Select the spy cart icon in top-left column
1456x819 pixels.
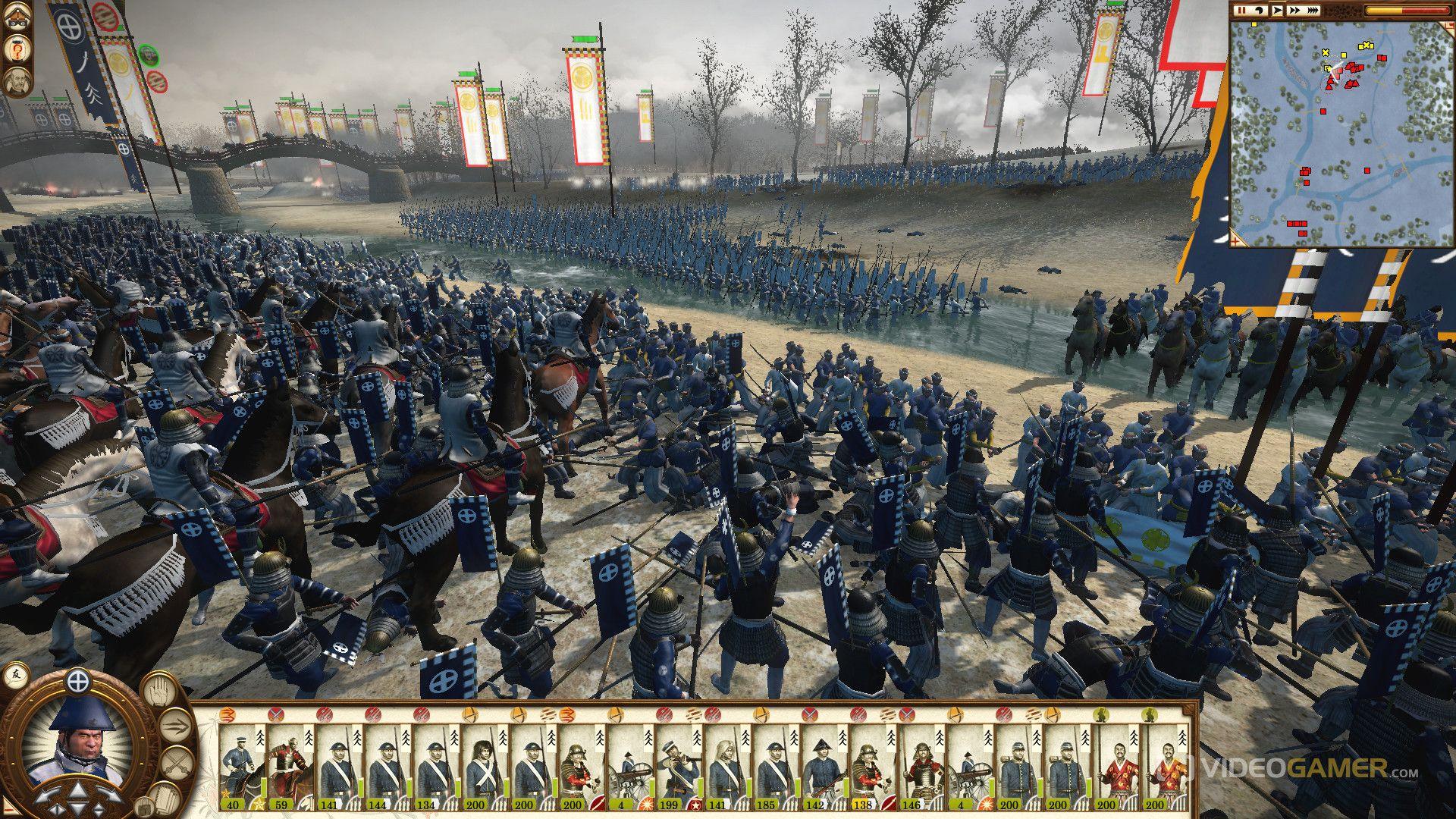pyautogui.click(x=17, y=18)
